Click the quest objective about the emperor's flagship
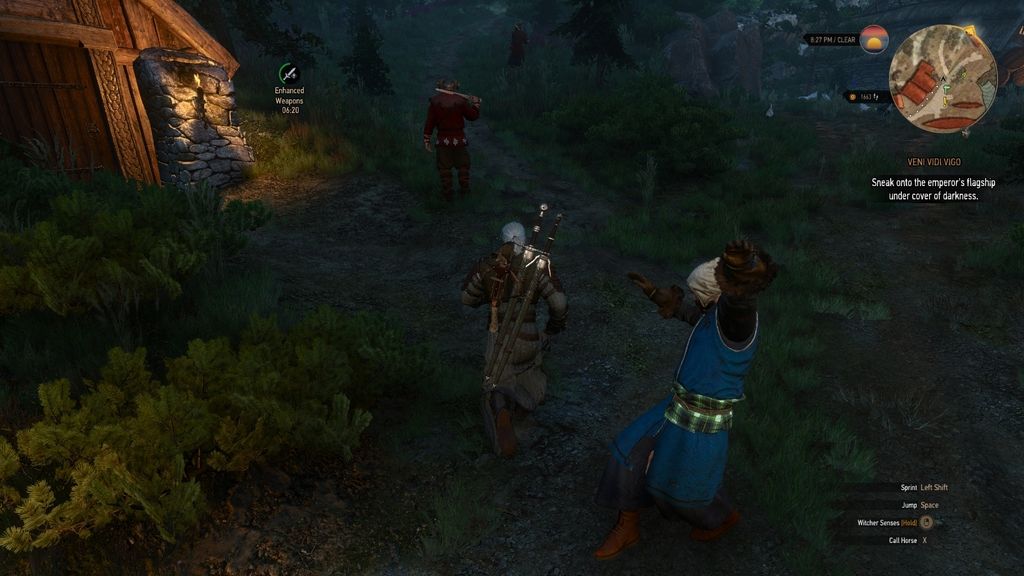 [932, 190]
